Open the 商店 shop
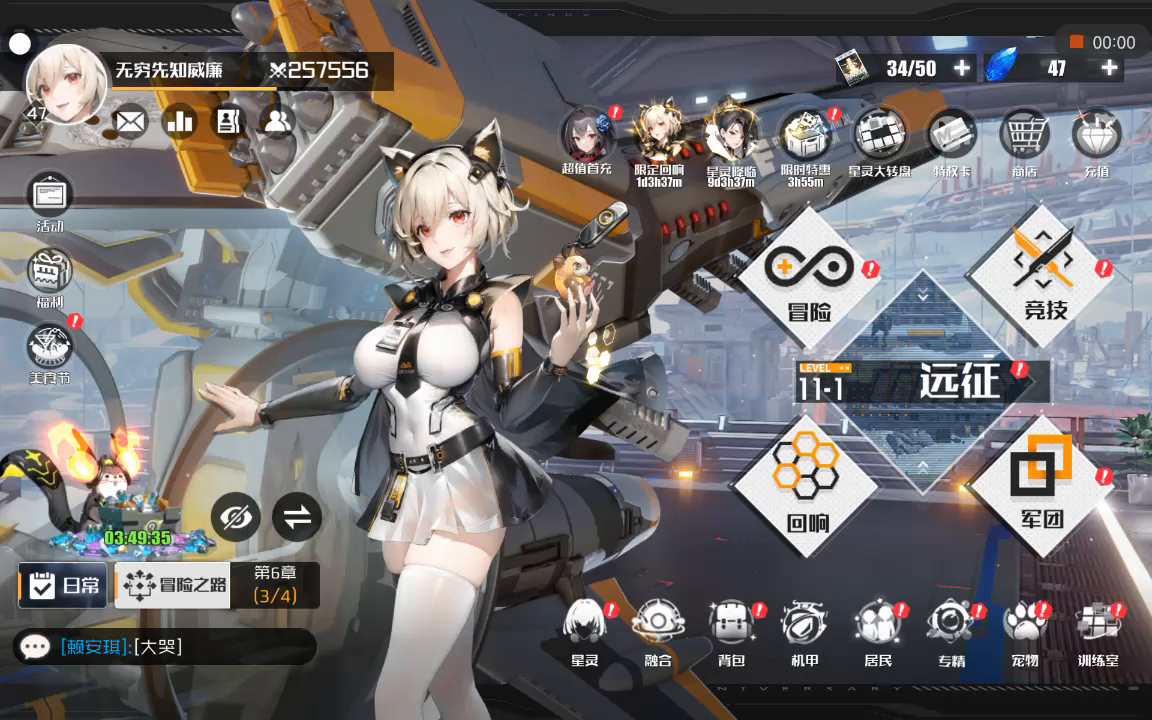The image size is (1152, 720). pos(1023,140)
